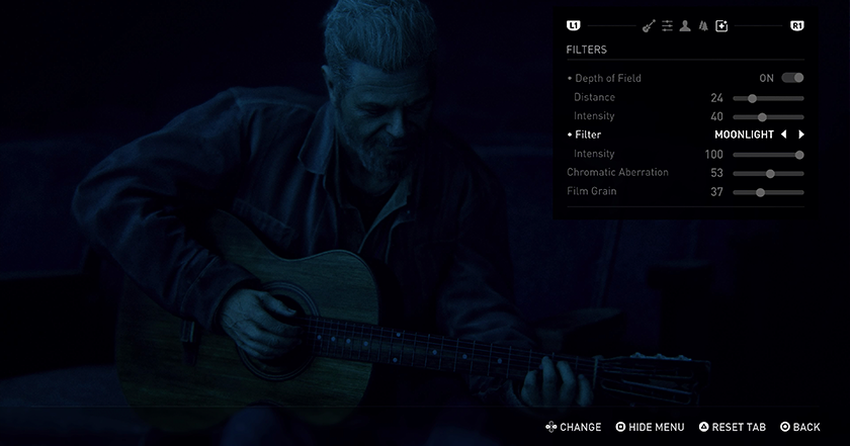The width and height of the screenshot is (850, 446).
Task: Switch to the trees icon tab
Action: tap(703, 26)
